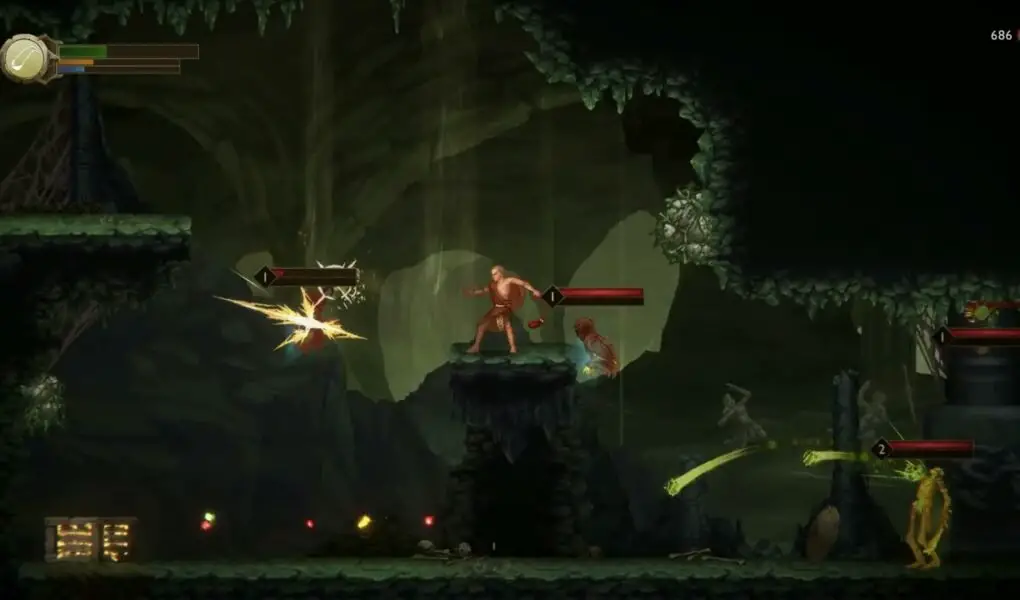Click the round golden emblem beside the health bar

[27, 58]
